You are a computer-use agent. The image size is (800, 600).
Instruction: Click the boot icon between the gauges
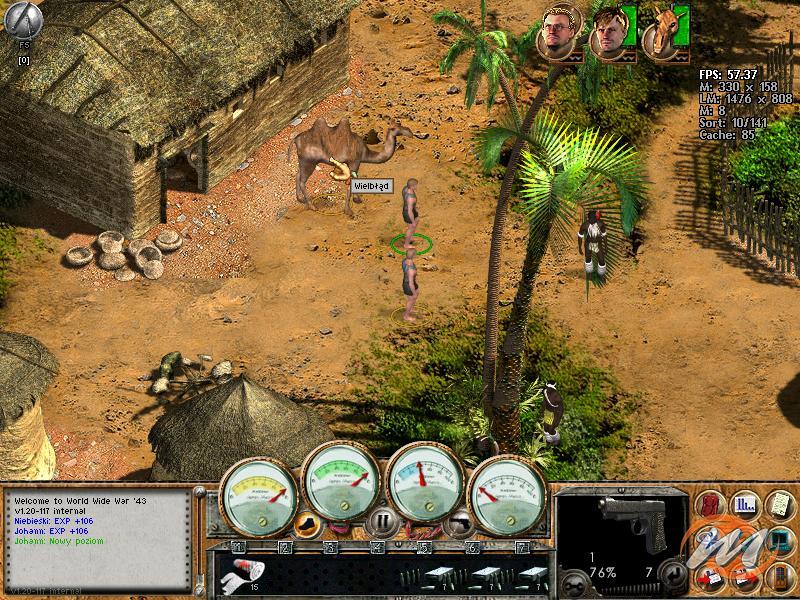[x=307, y=521]
